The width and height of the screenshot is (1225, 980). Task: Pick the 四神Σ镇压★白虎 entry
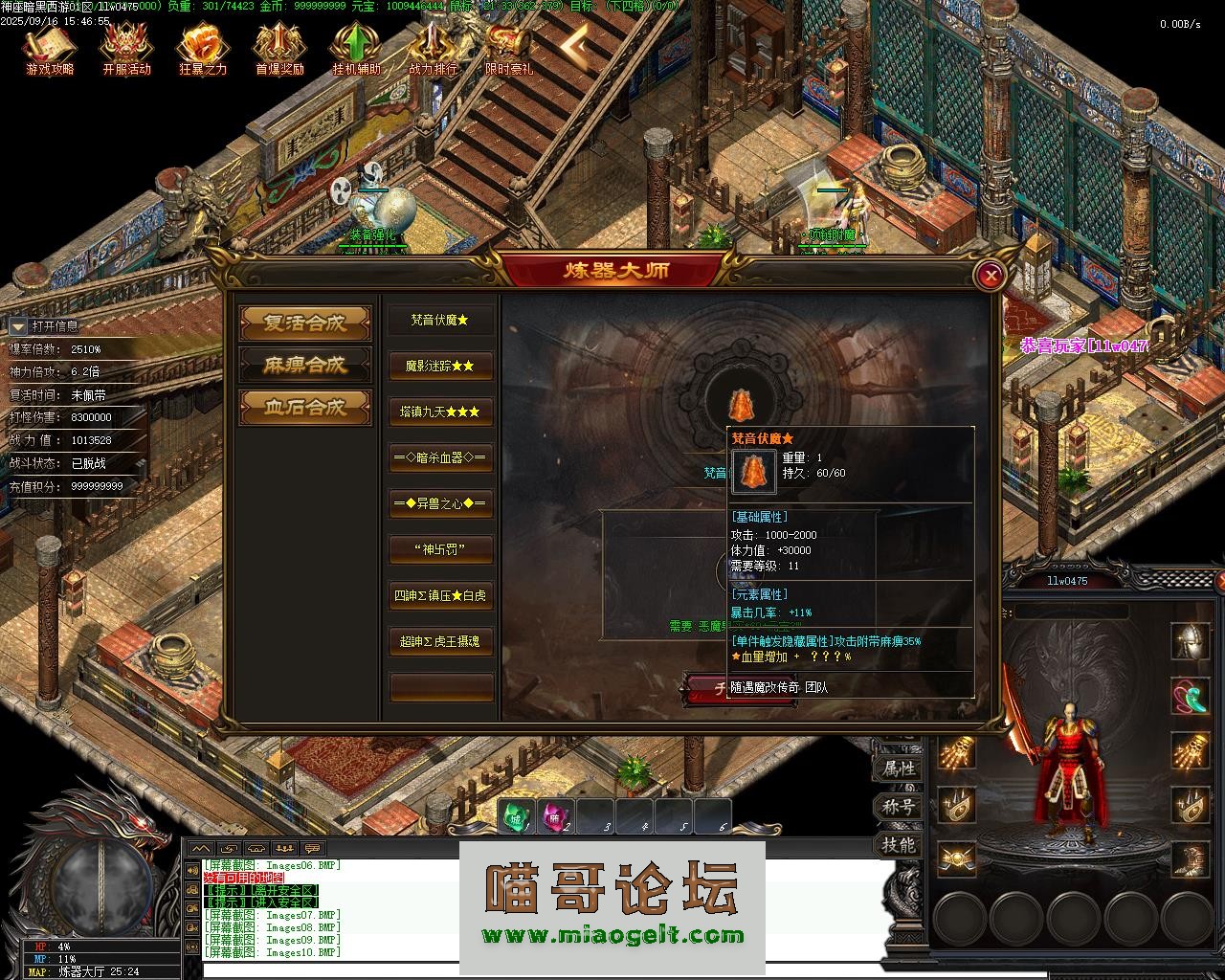coord(441,595)
